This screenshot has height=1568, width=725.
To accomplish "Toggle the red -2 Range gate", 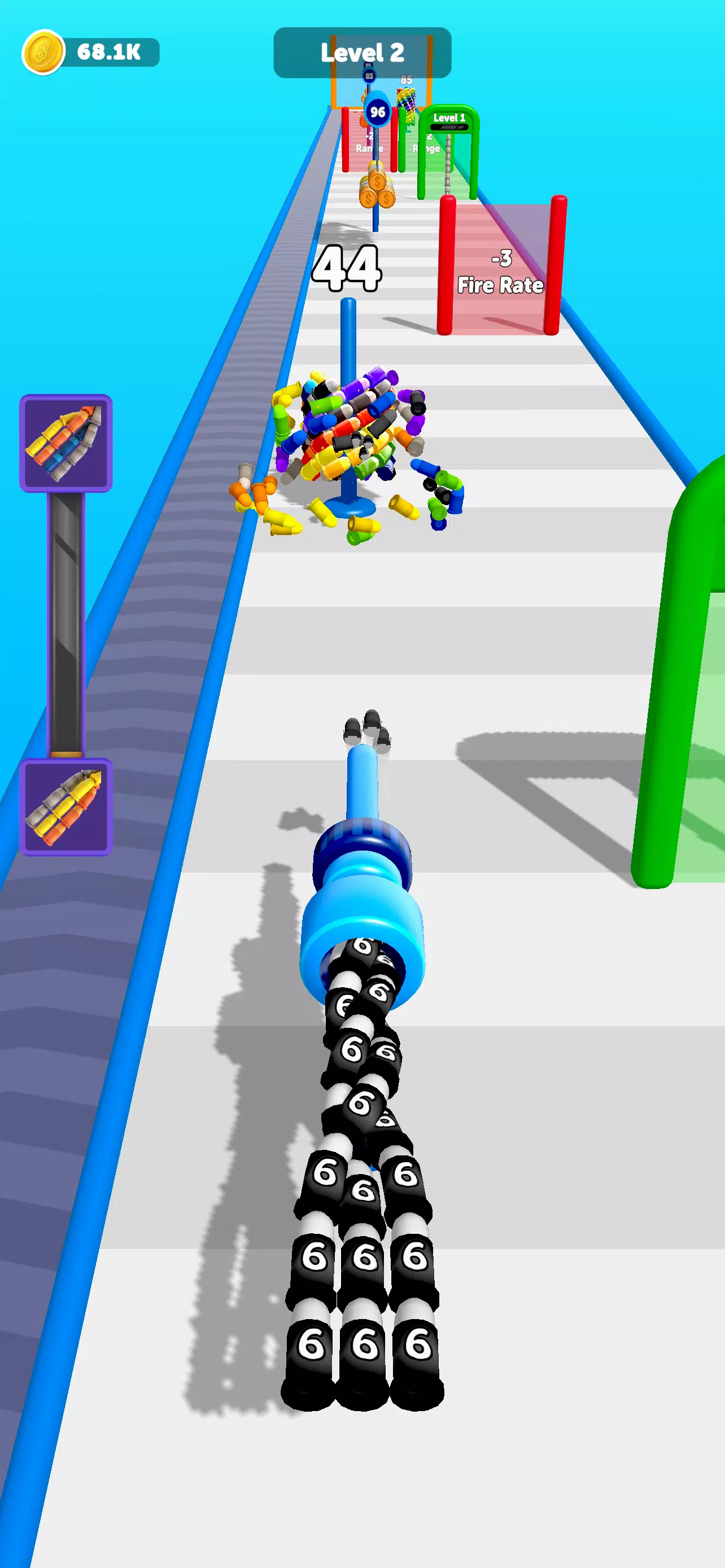I will [x=367, y=142].
